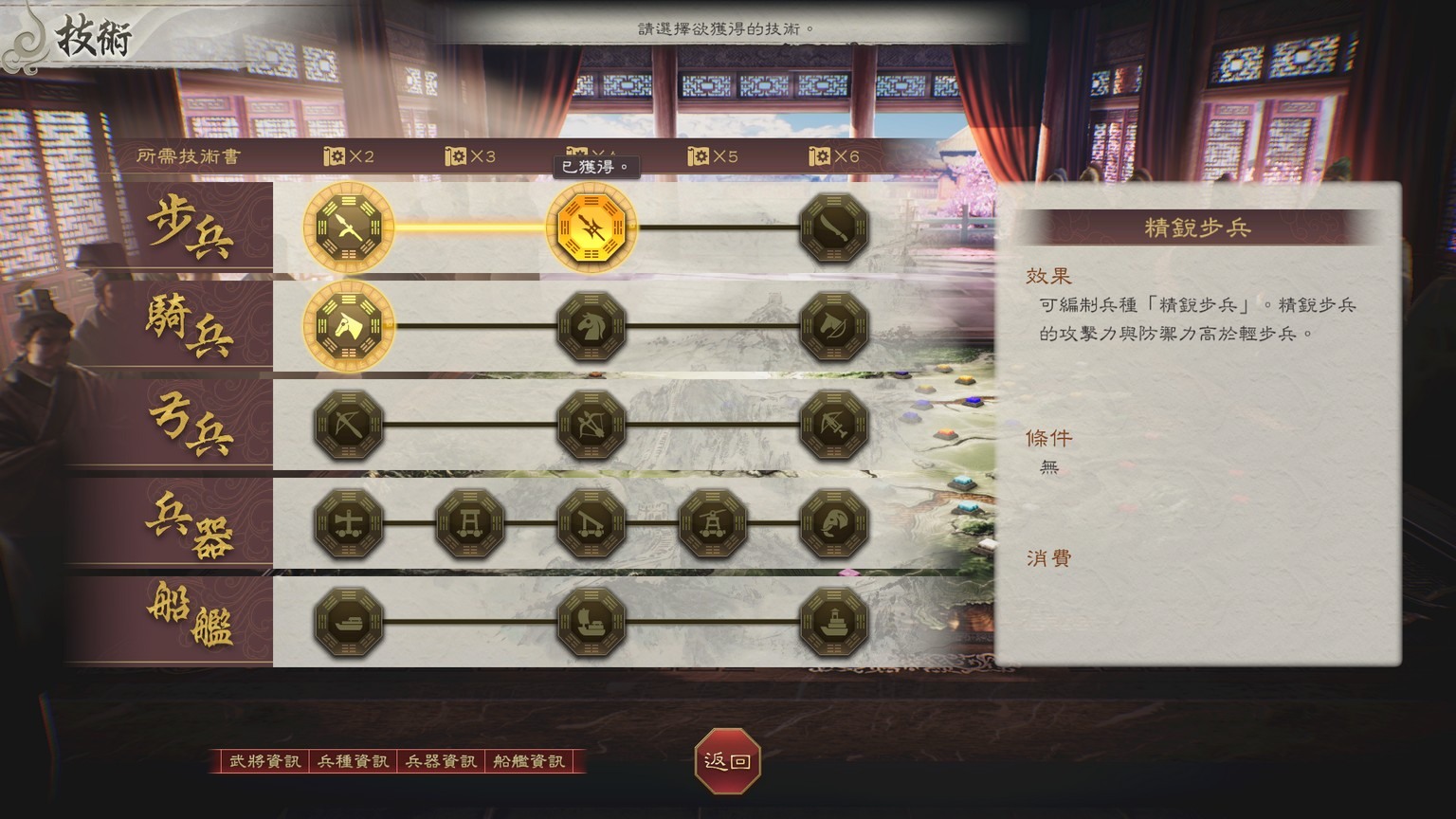The width and height of the screenshot is (1456, 819).
Task: Select the third infantry tier sword icon
Action: tap(834, 227)
